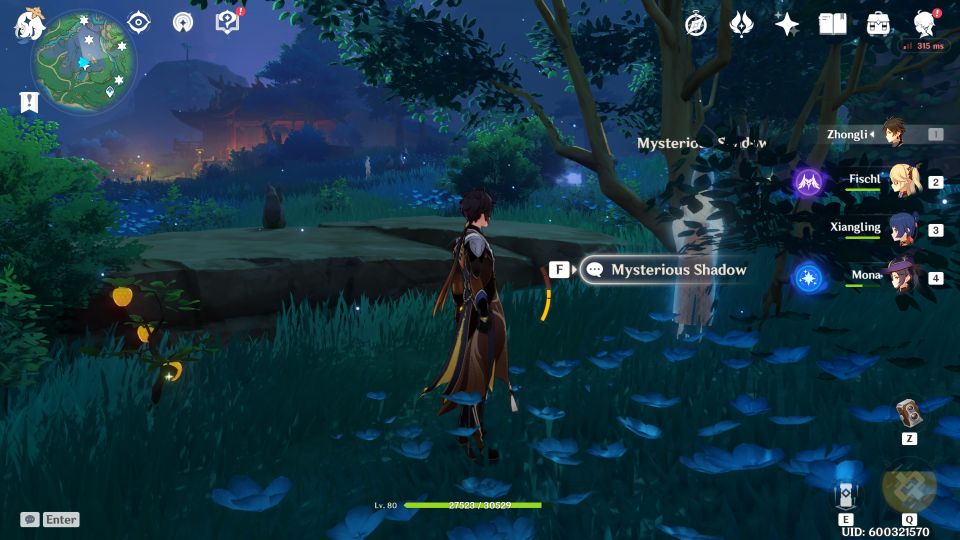Open the inventory backpack icon
The image size is (960, 540).
point(879,24)
